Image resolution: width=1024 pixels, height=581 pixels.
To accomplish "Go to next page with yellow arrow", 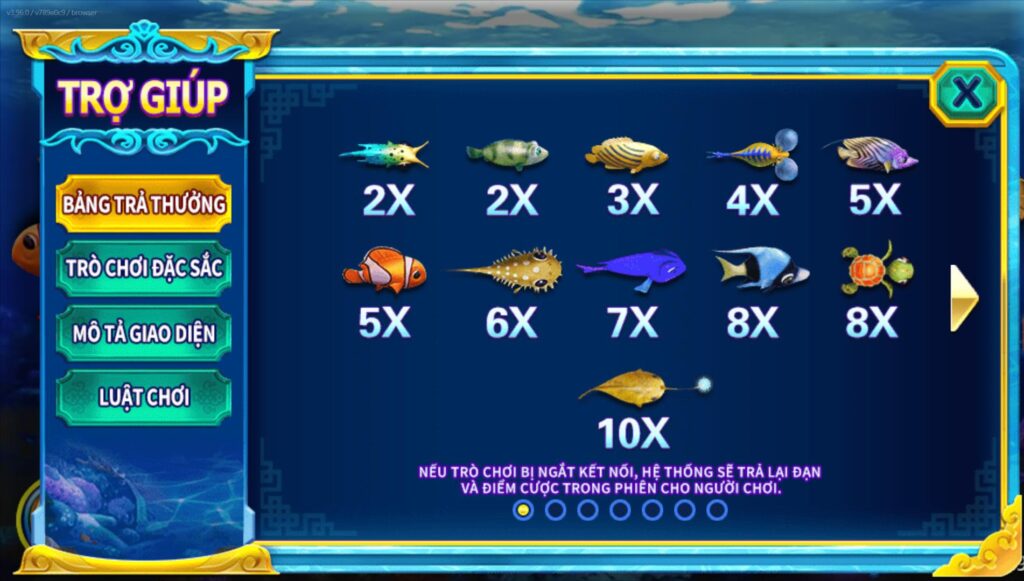I will click(963, 298).
